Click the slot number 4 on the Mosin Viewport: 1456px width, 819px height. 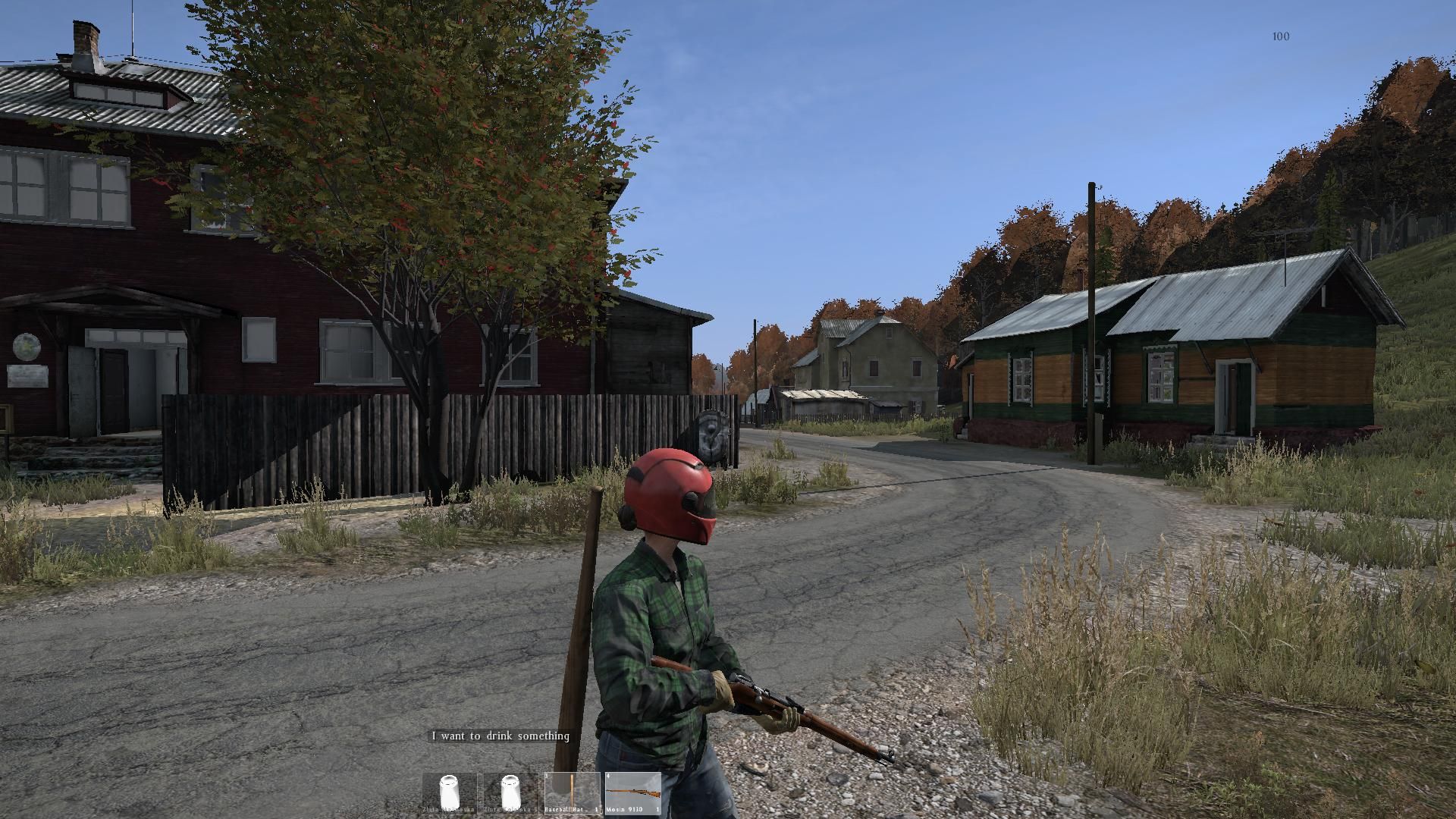click(x=608, y=775)
